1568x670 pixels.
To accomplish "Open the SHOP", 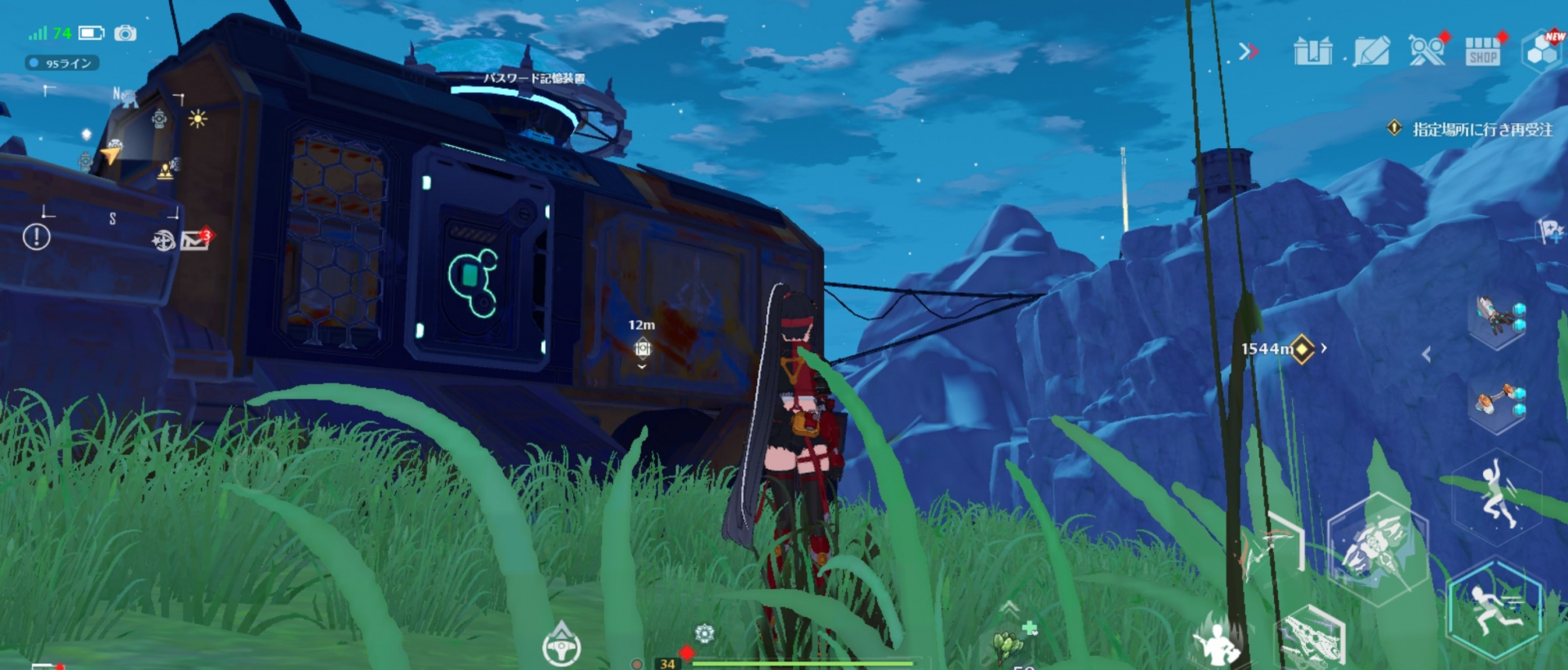I will [1482, 51].
